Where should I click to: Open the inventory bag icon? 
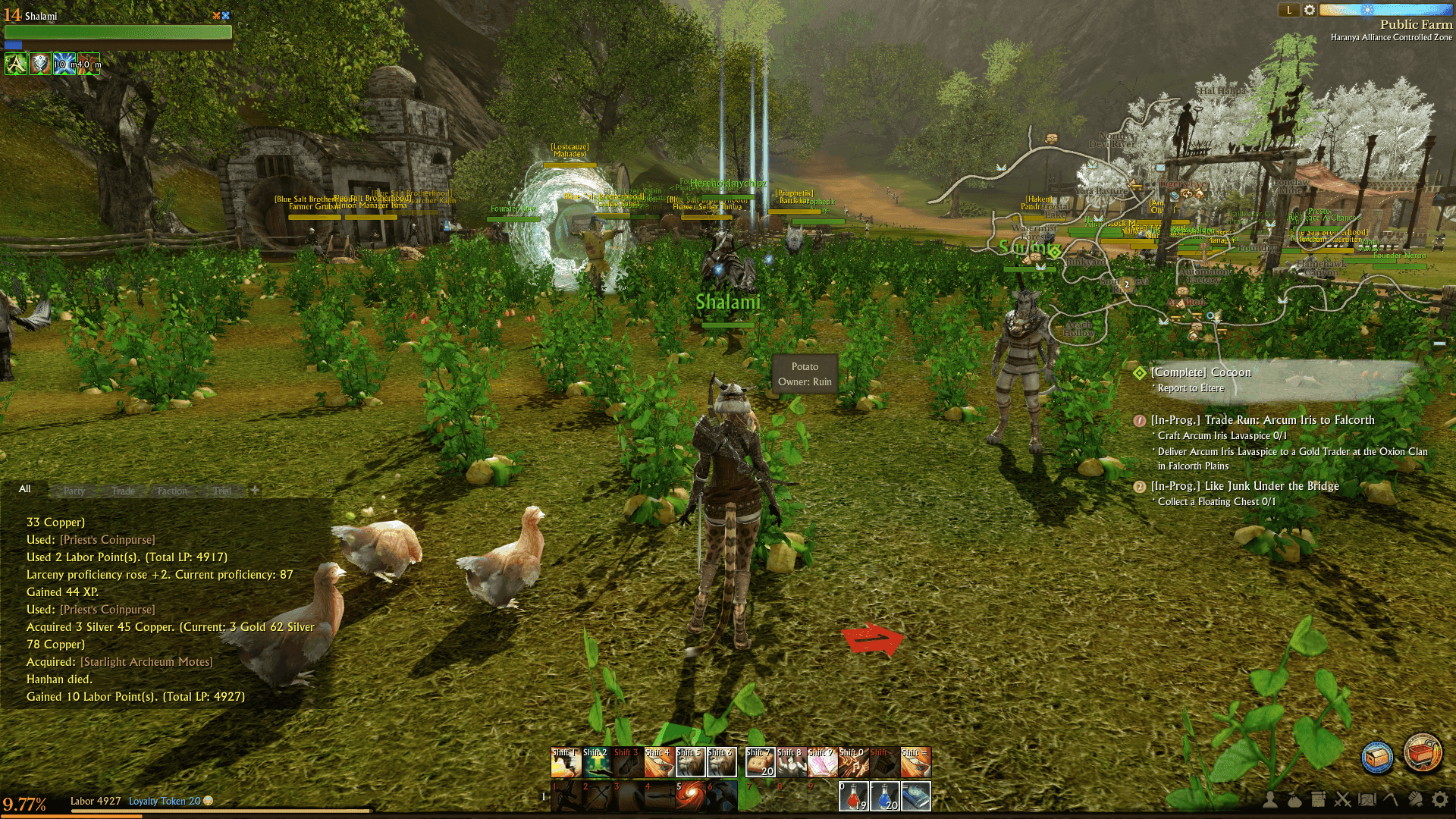pyautogui.click(x=1294, y=799)
